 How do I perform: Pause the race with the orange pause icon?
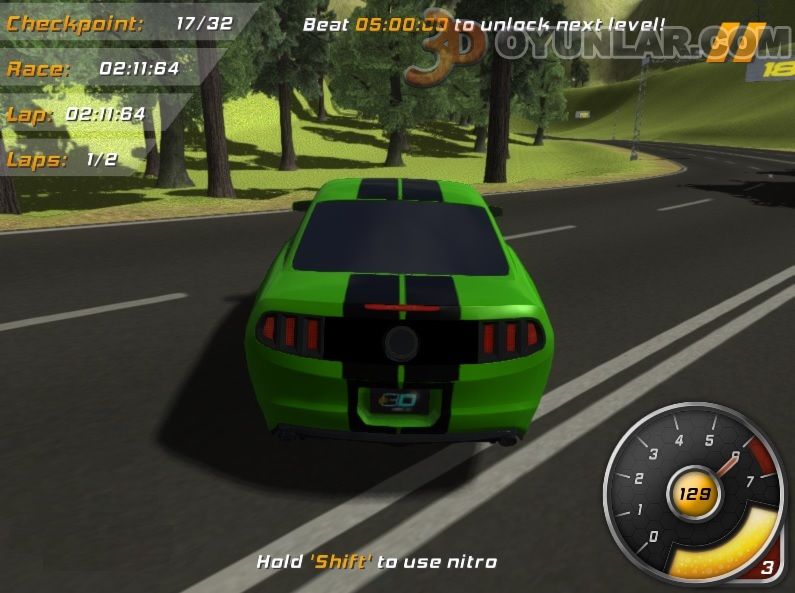click(721, 42)
